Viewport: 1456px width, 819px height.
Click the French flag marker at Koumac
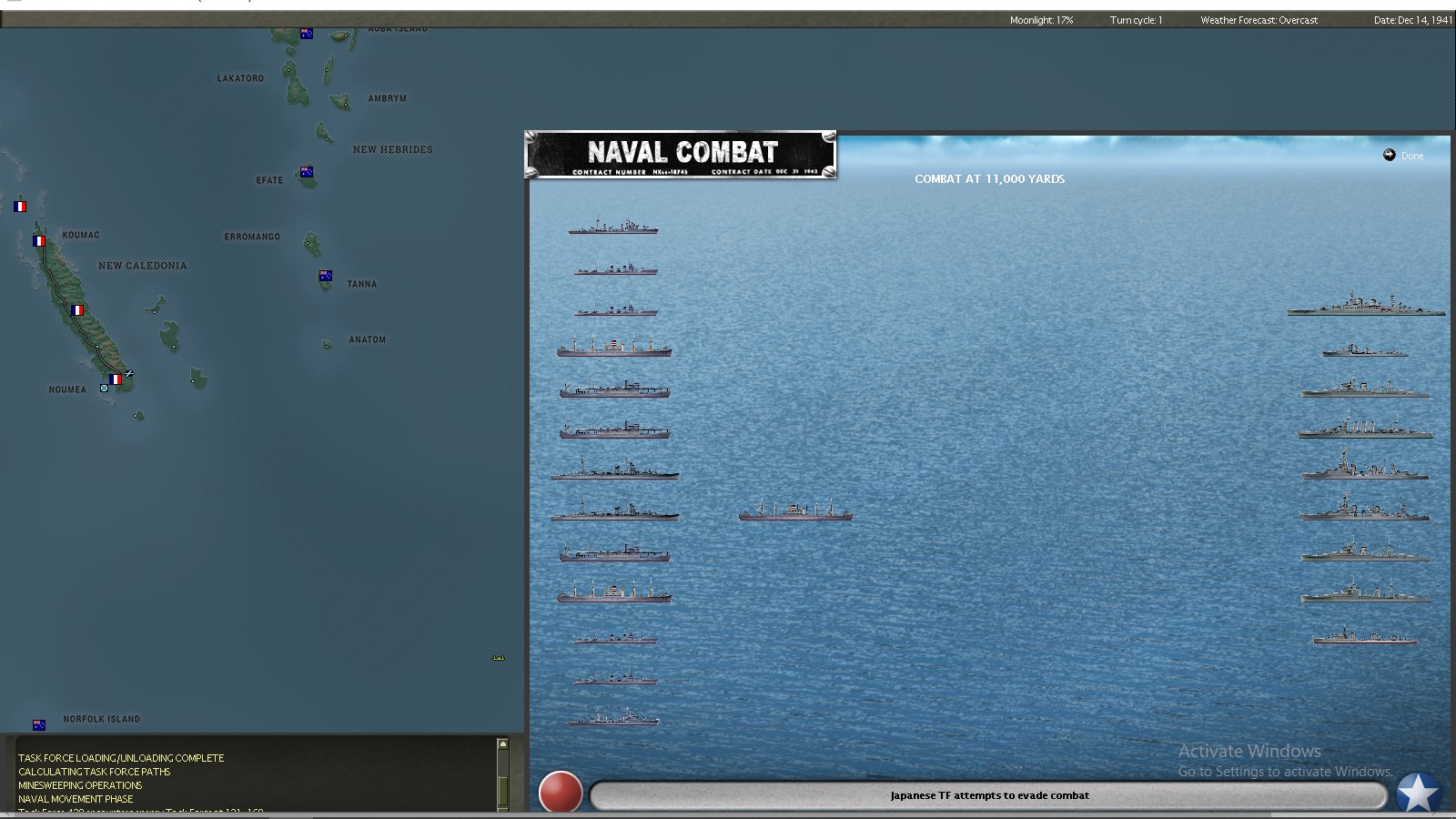(38, 241)
